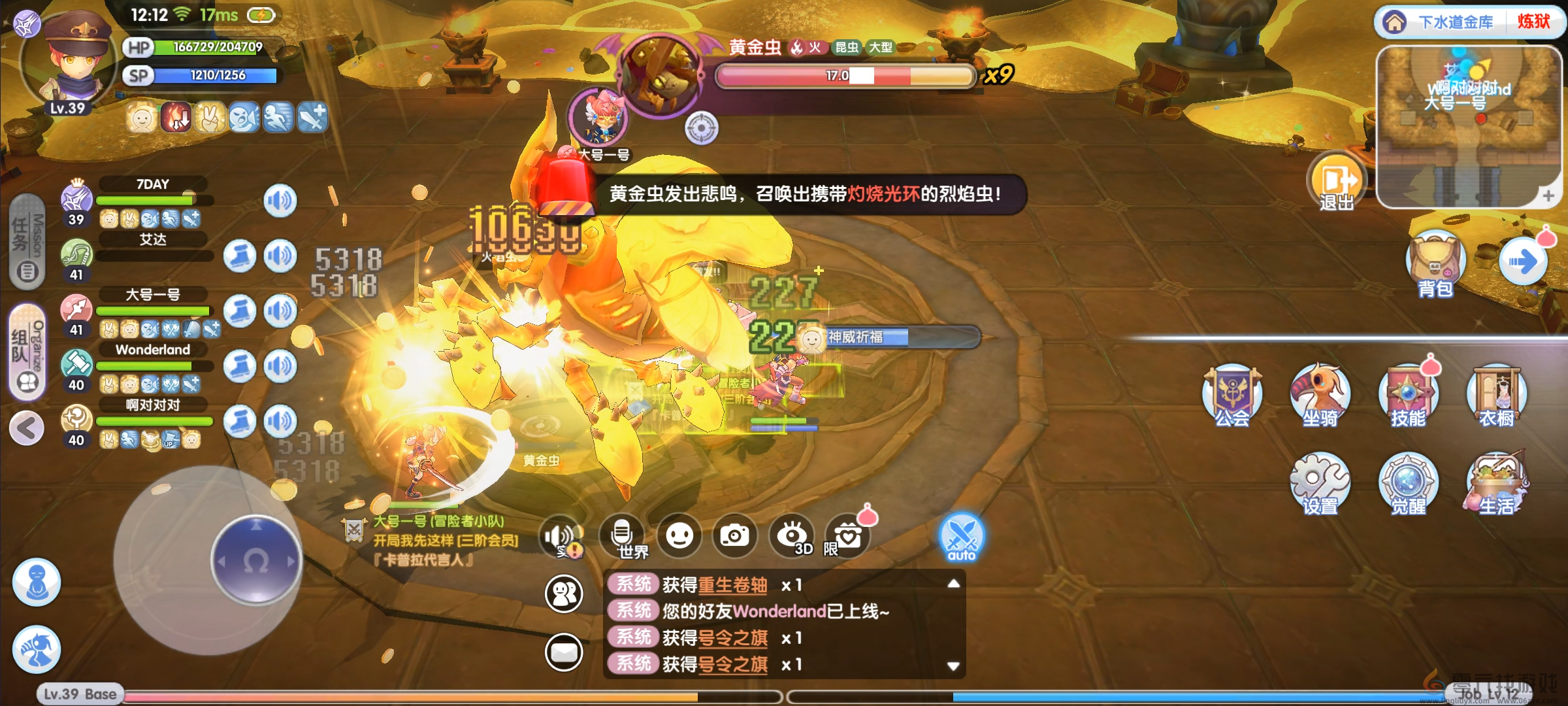Expand the minimap with plus button
The height and width of the screenshot is (706, 1568).
(x=1548, y=195)
